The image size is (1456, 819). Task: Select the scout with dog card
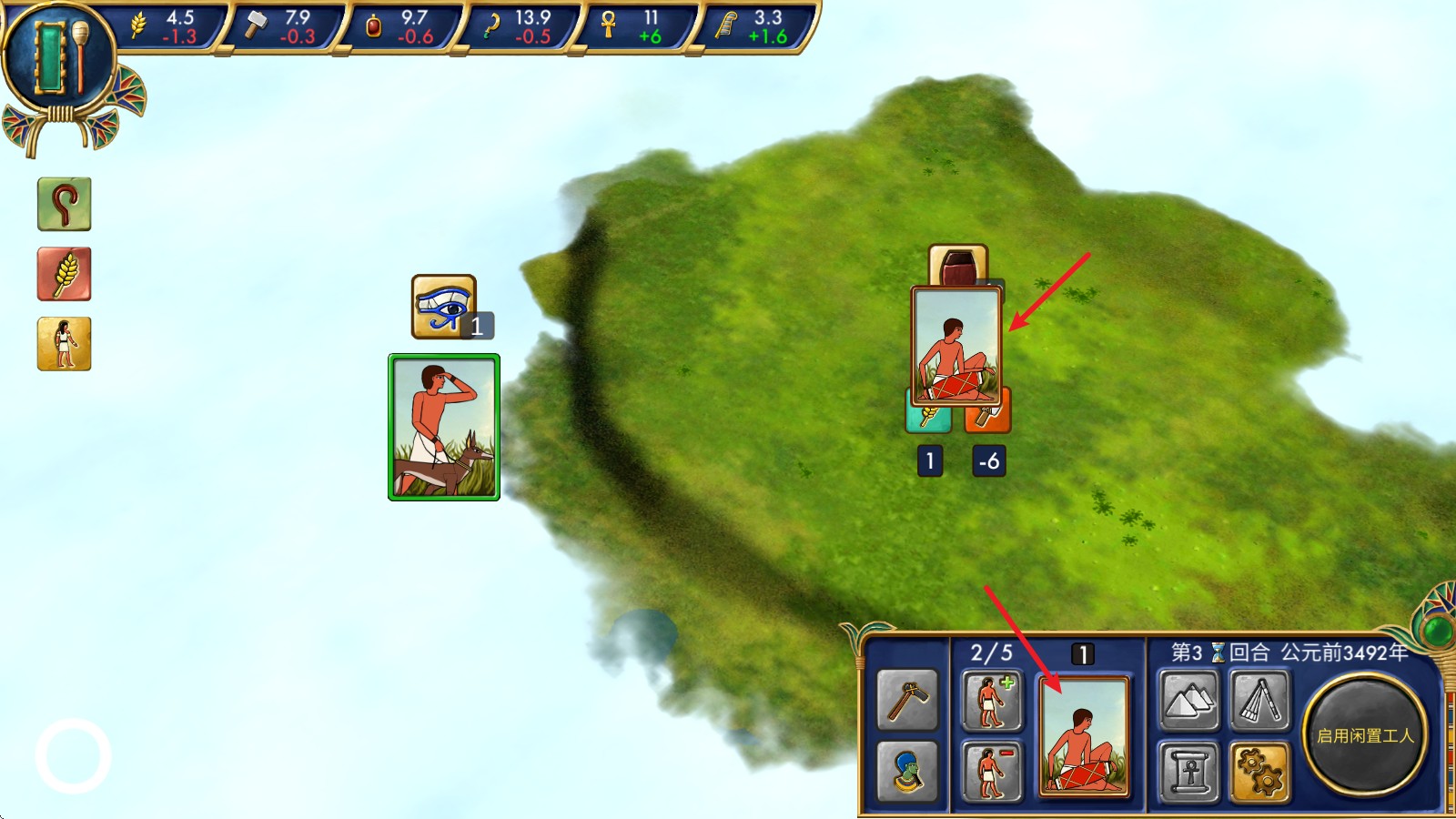[444, 427]
